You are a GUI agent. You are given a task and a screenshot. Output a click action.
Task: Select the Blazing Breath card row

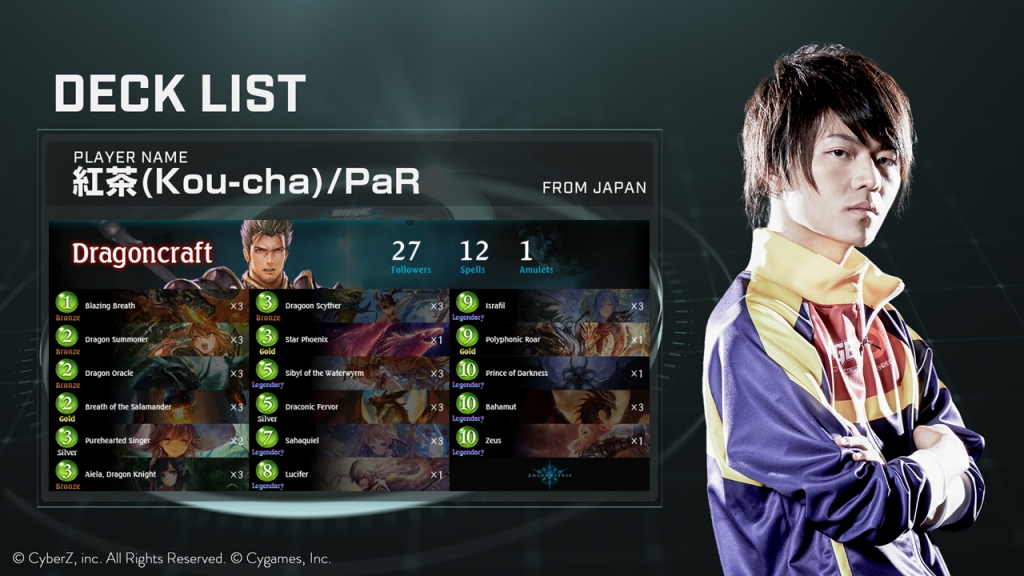(x=150, y=306)
